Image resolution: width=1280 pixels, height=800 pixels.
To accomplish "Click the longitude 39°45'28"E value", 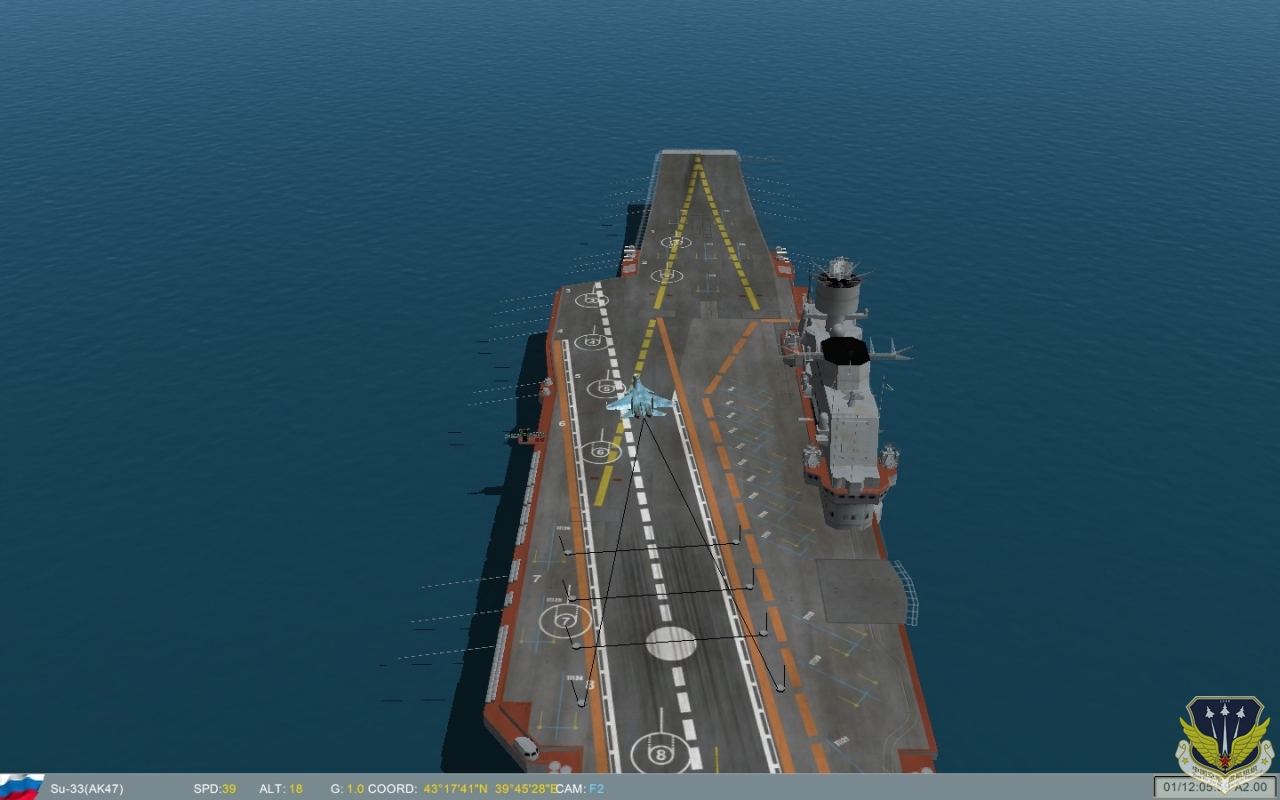I will (523, 789).
